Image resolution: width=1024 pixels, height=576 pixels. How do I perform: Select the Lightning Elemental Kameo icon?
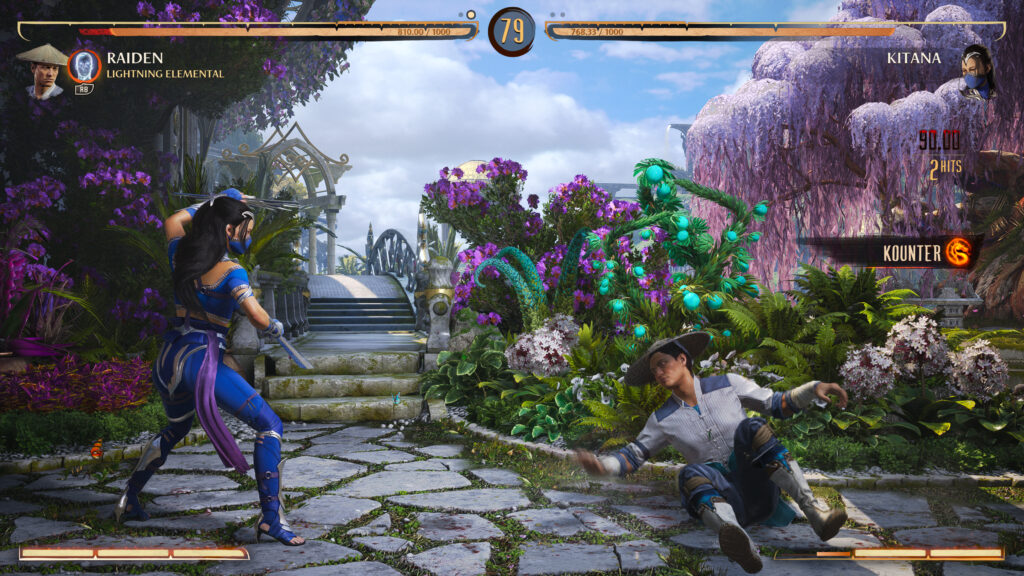point(84,66)
